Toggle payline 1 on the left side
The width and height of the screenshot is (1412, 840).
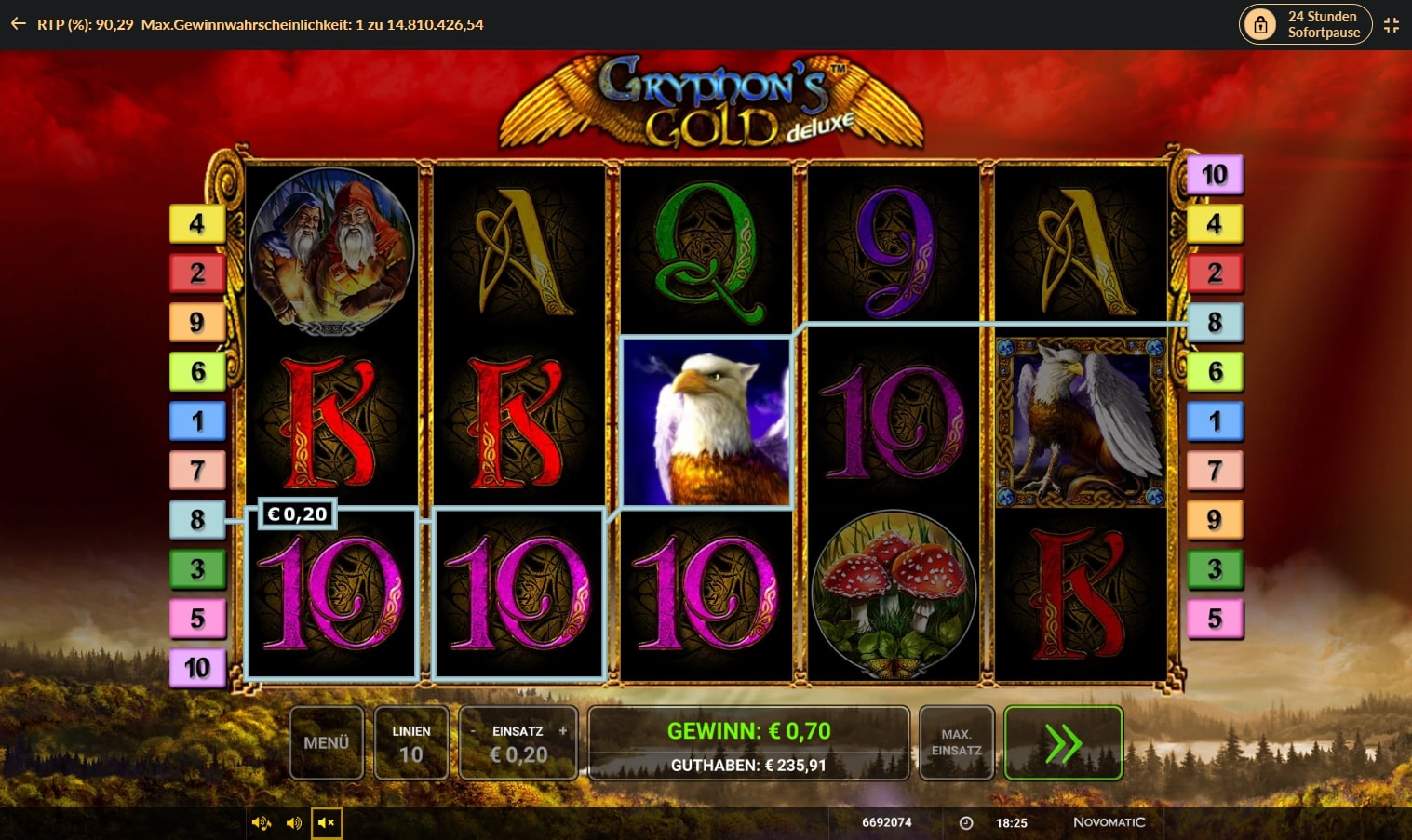point(197,420)
